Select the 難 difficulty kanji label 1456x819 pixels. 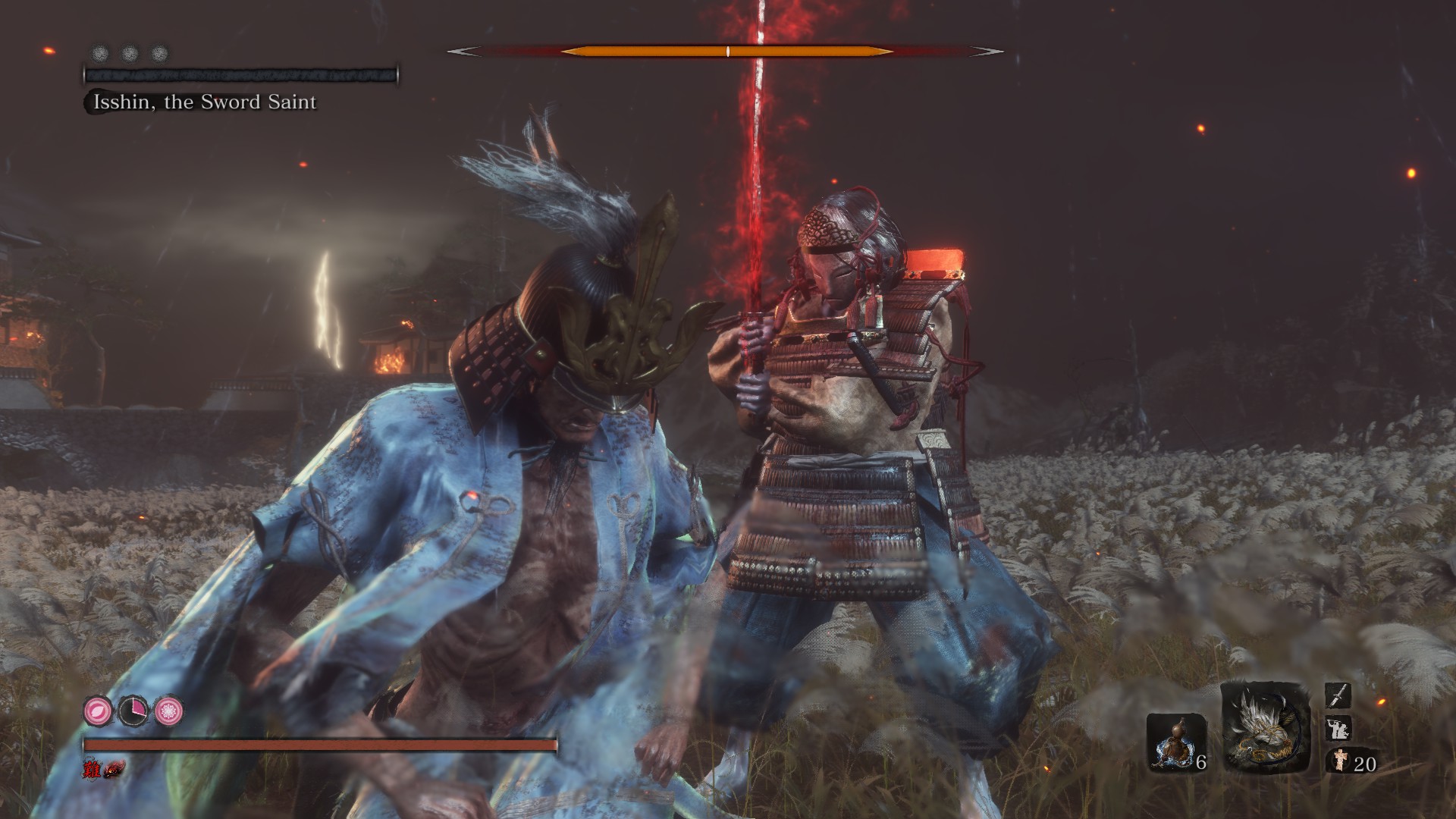(x=91, y=770)
